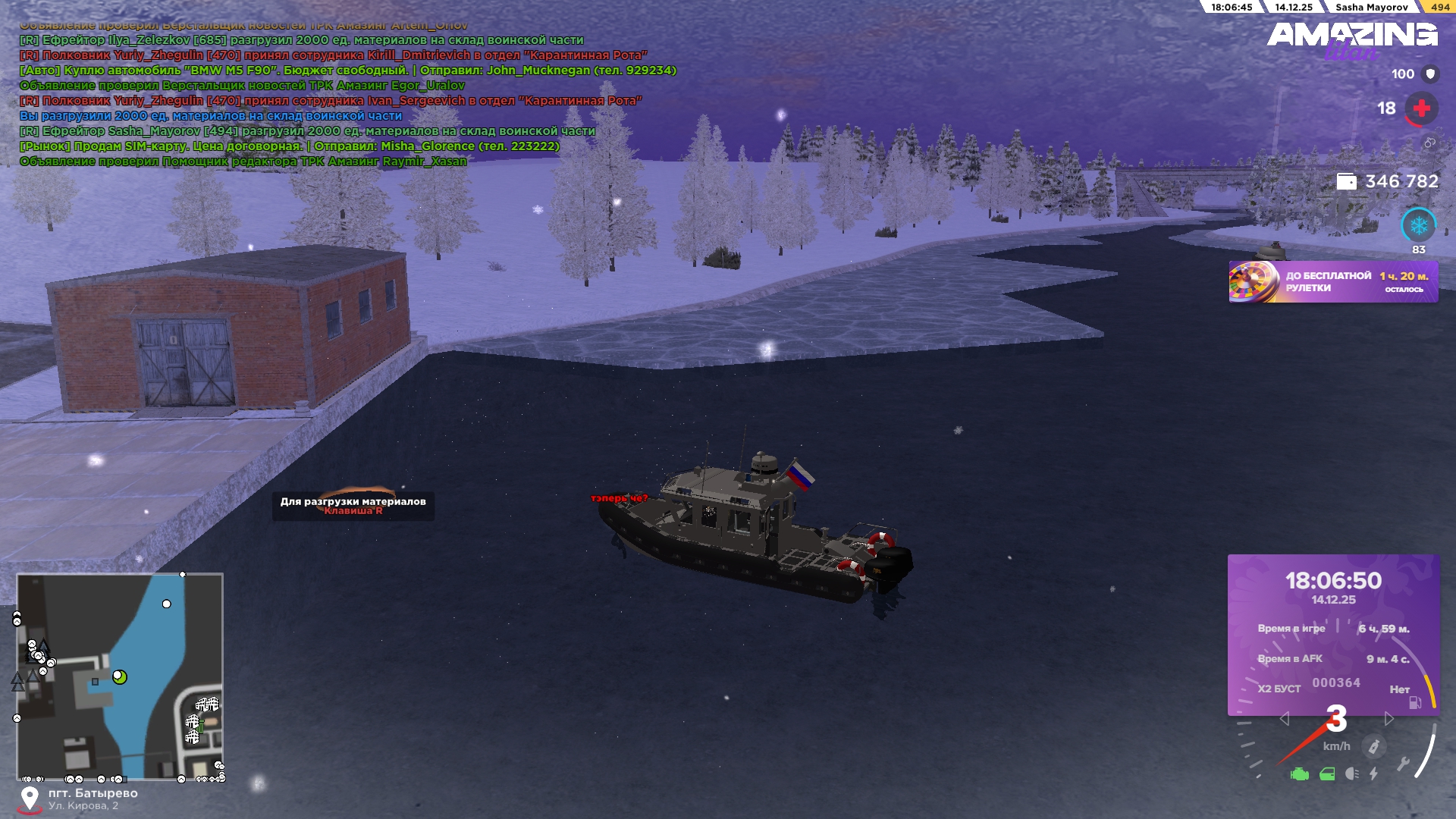The height and width of the screenshot is (819, 1456).
Task: Click the round seatbelt icon by the speedometer
Action: tap(1373, 747)
